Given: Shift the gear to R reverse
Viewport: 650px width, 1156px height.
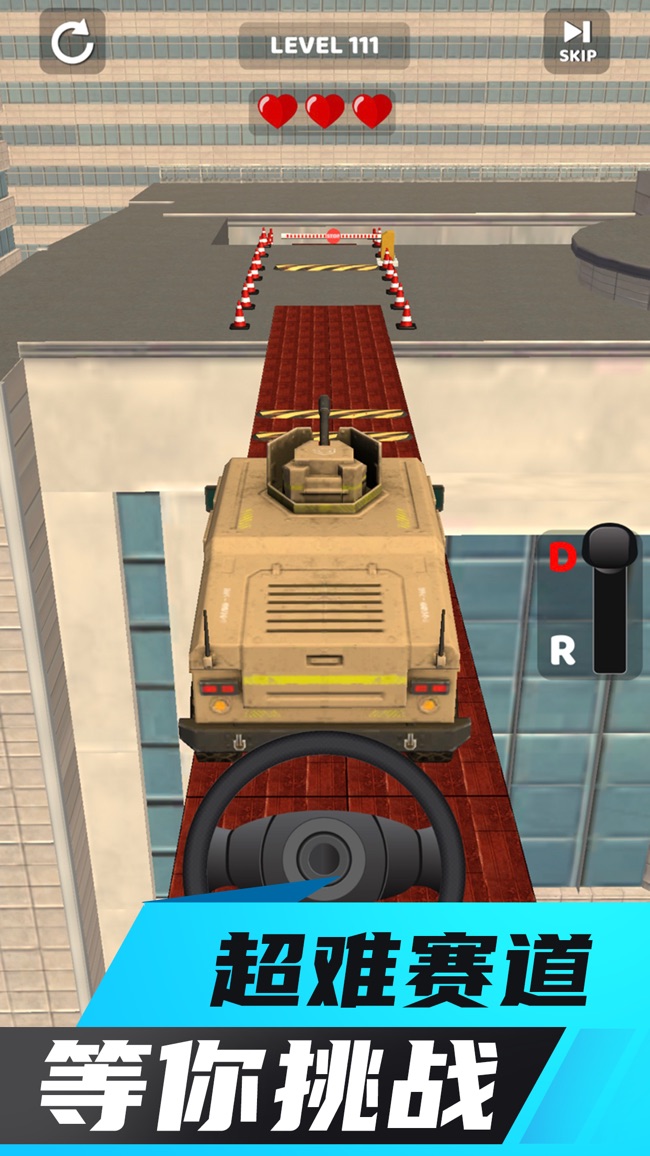Looking at the screenshot, I should (563, 651).
